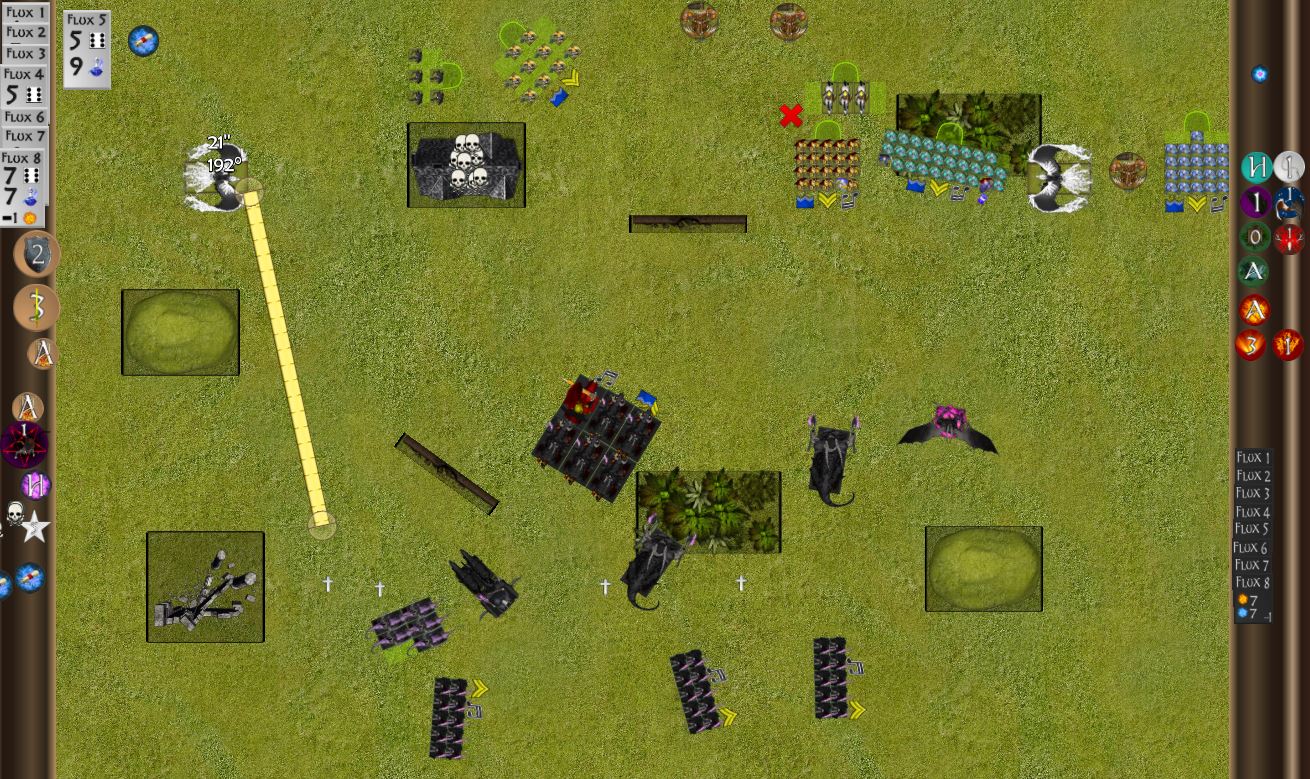The width and height of the screenshot is (1310, 779).
Task: Click the shield token marked 2
Action: [x=37, y=254]
